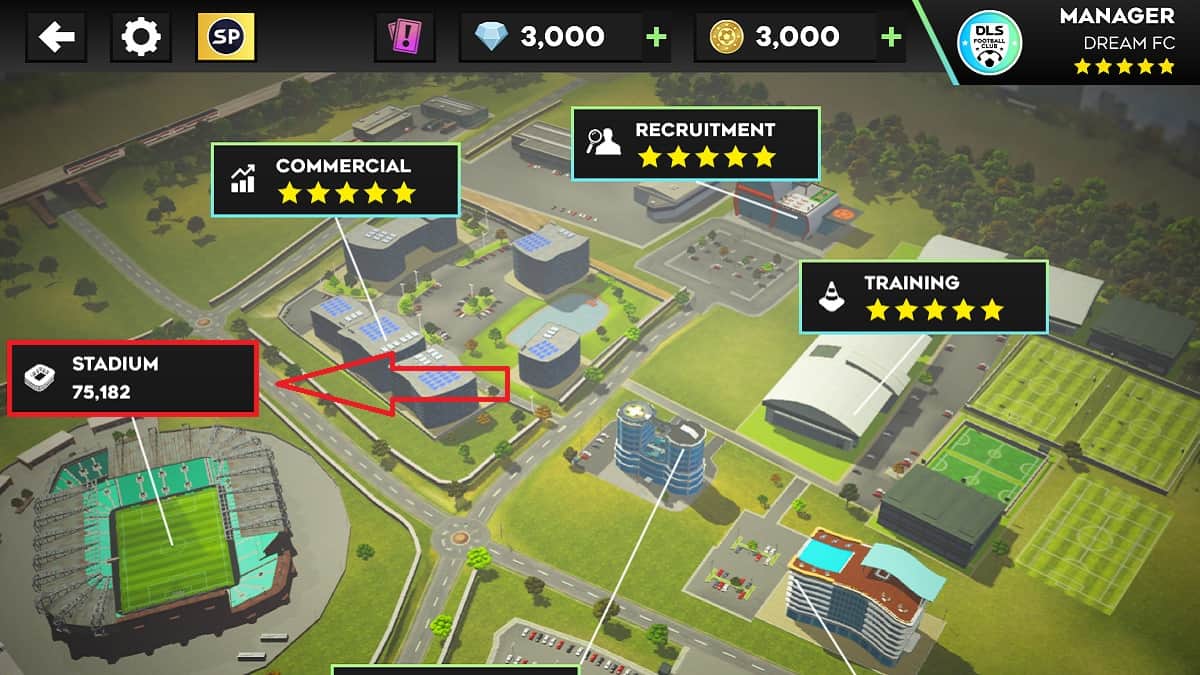Open the gear settings menu

(x=140, y=38)
